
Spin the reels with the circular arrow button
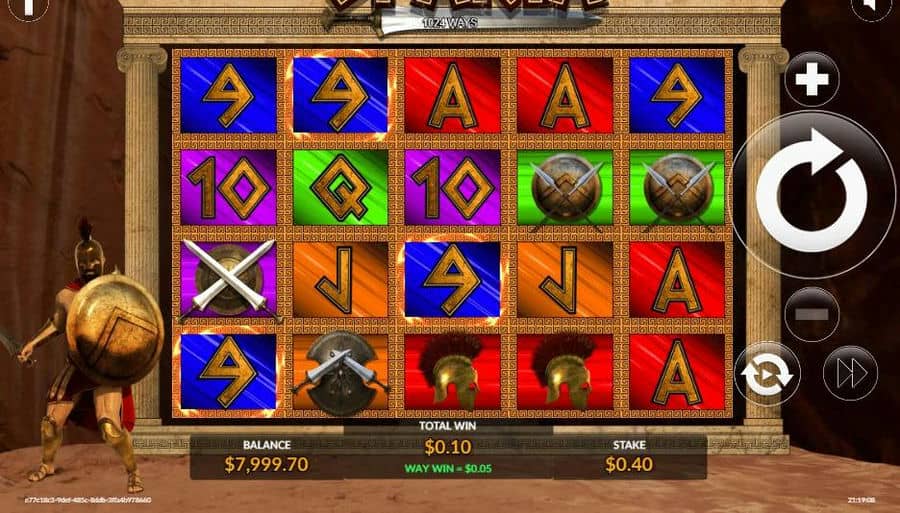(811, 194)
